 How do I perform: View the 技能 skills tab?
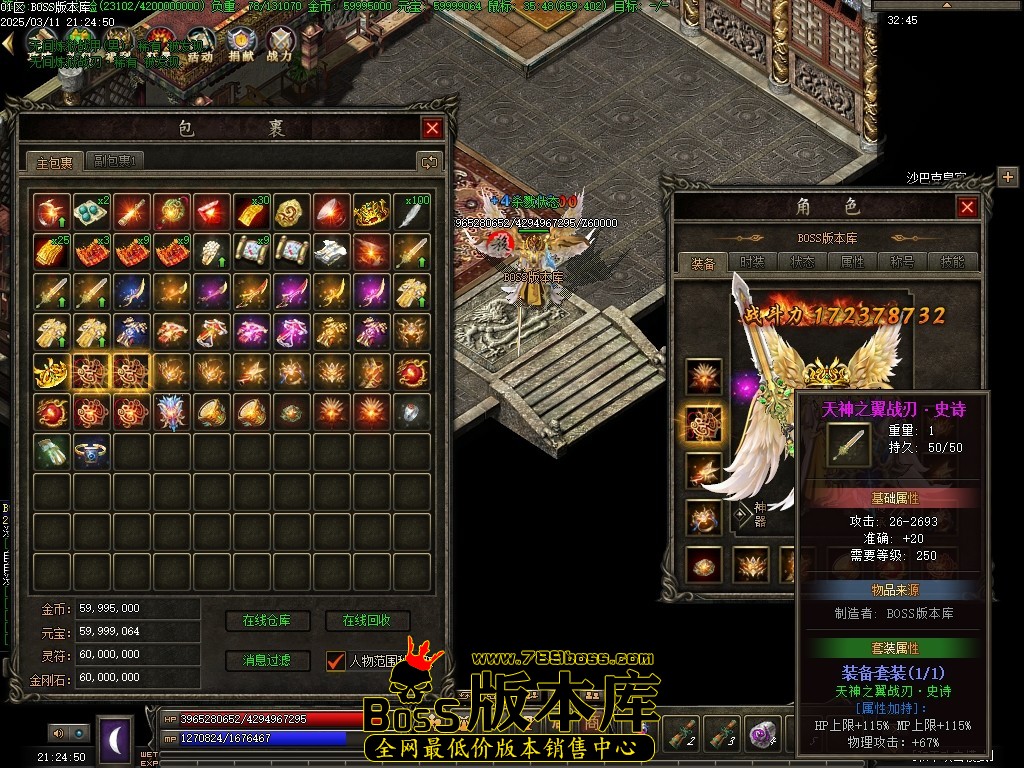click(952, 262)
